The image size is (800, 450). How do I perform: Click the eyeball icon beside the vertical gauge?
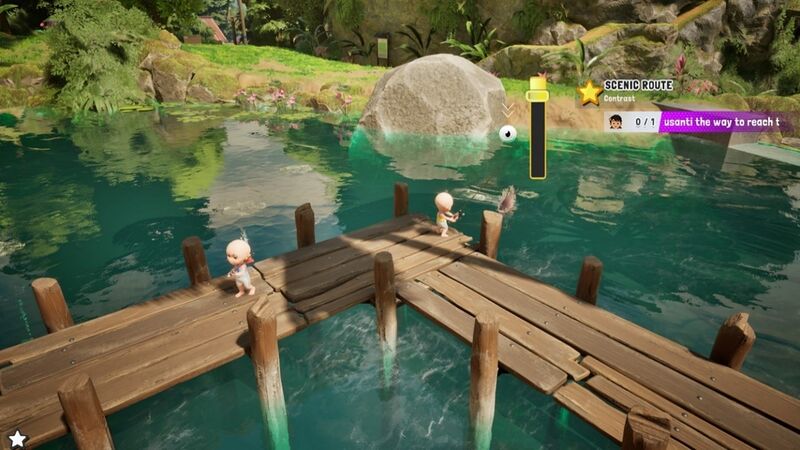(x=507, y=132)
